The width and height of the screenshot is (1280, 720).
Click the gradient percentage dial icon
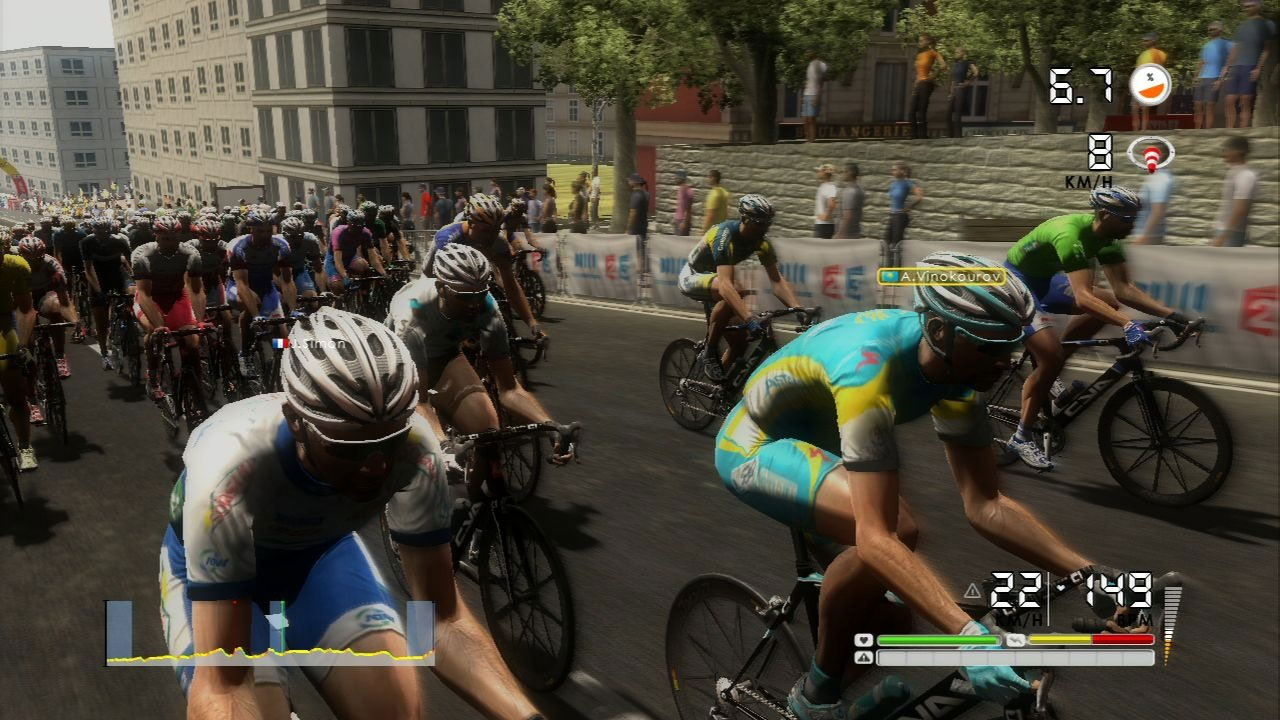(1150, 84)
